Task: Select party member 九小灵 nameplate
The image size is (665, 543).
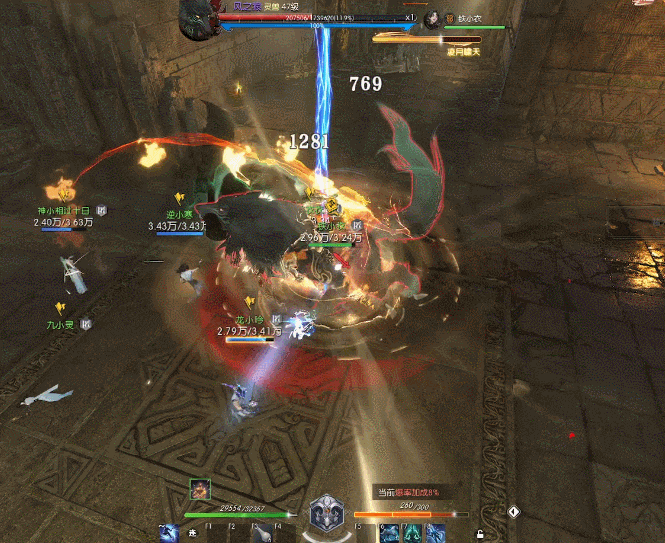Action: click(60, 324)
